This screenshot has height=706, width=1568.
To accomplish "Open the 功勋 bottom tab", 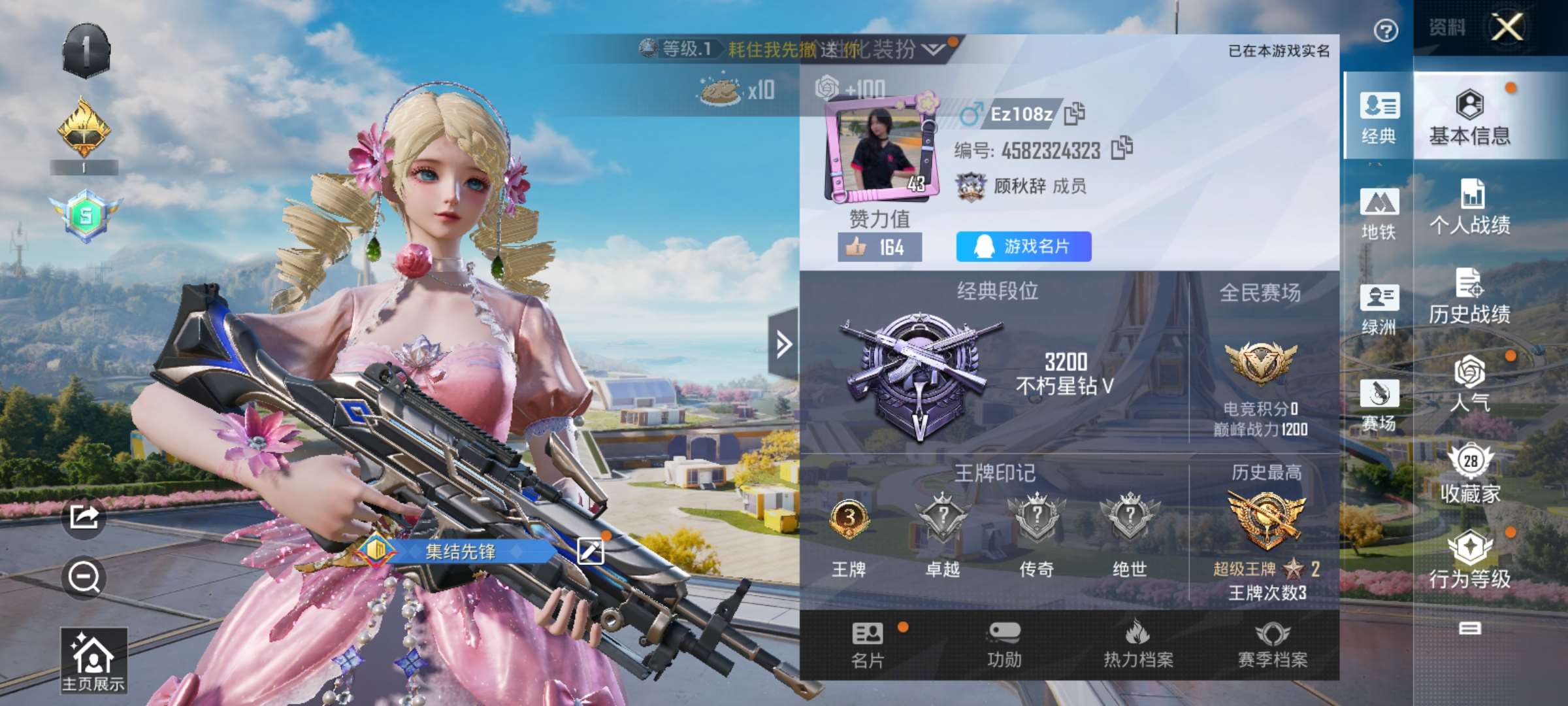I will coord(1004,645).
